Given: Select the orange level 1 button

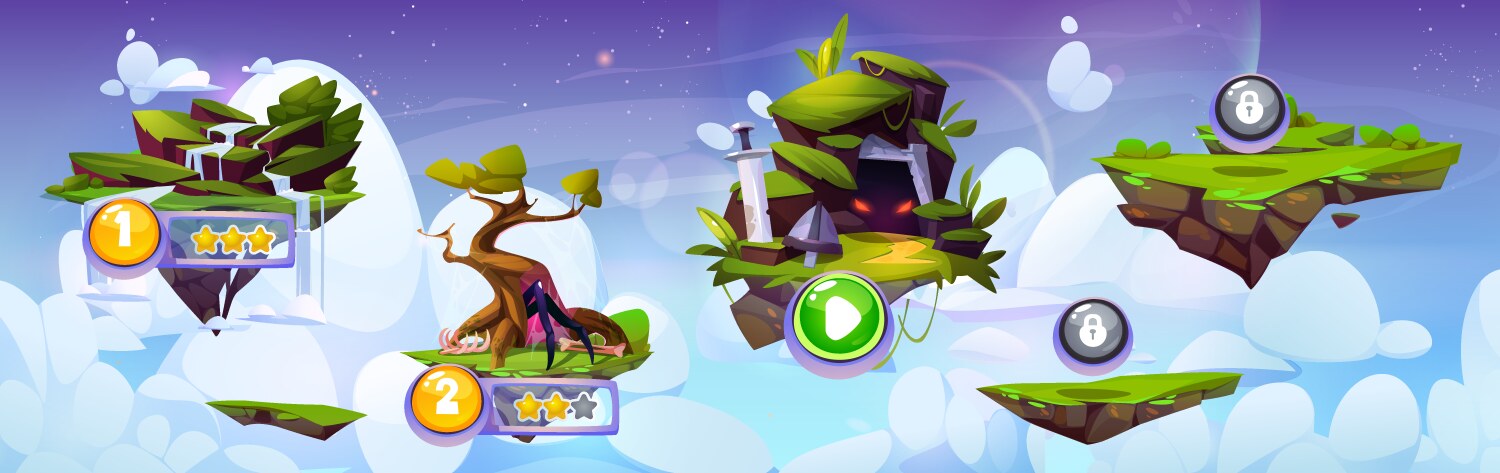Looking at the screenshot, I should click(125, 233).
